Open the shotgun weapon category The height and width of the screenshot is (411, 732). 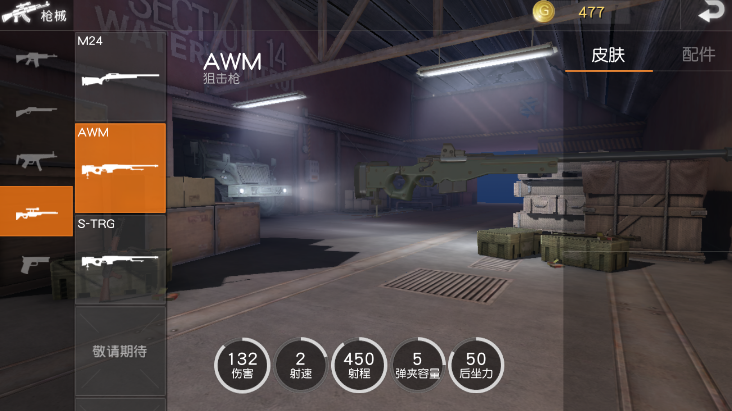(36, 109)
